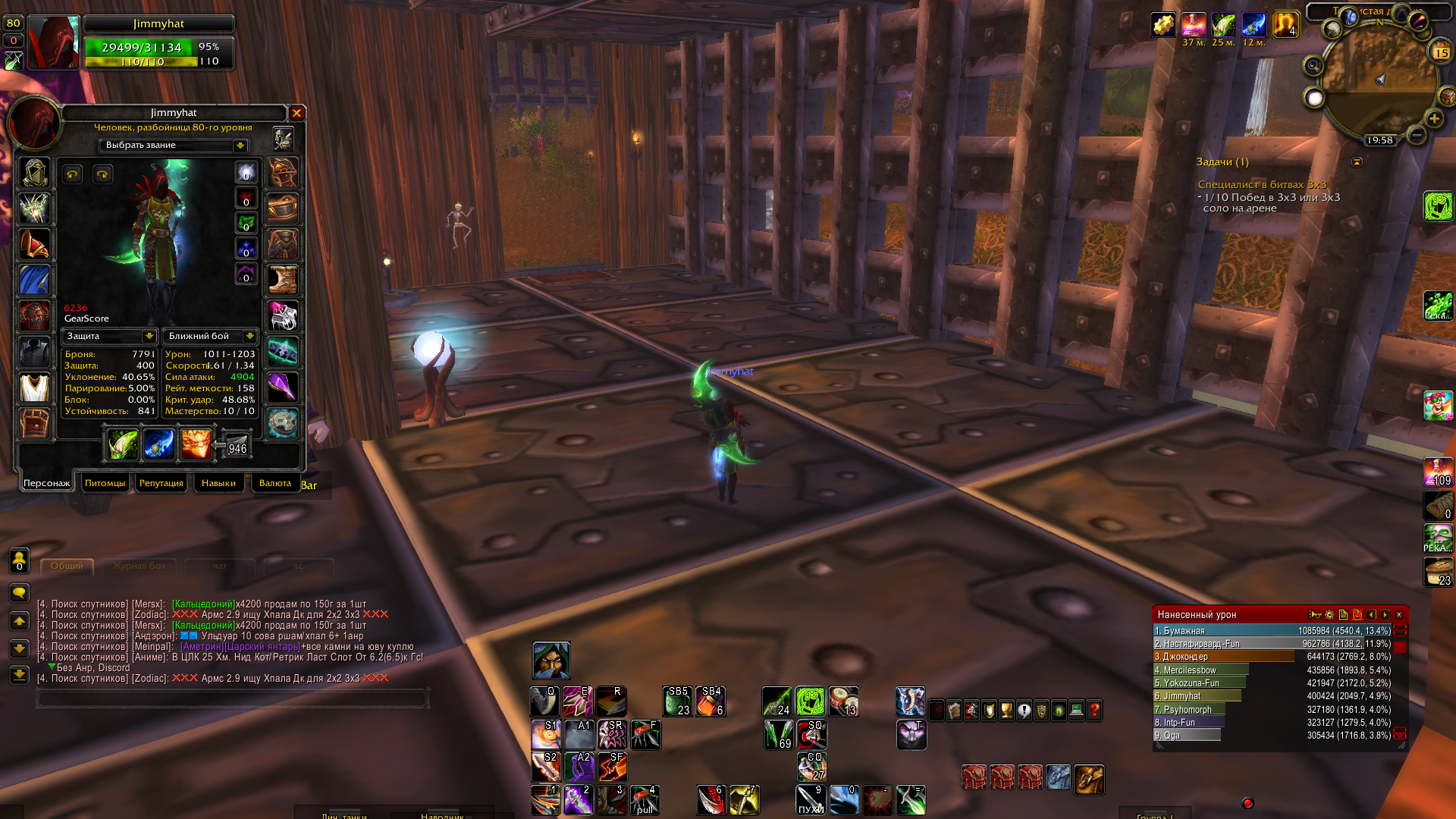Open the Специалист в битвах 3х3 quest
1456x819 pixels.
pyautogui.click(x=1262, y=184)
